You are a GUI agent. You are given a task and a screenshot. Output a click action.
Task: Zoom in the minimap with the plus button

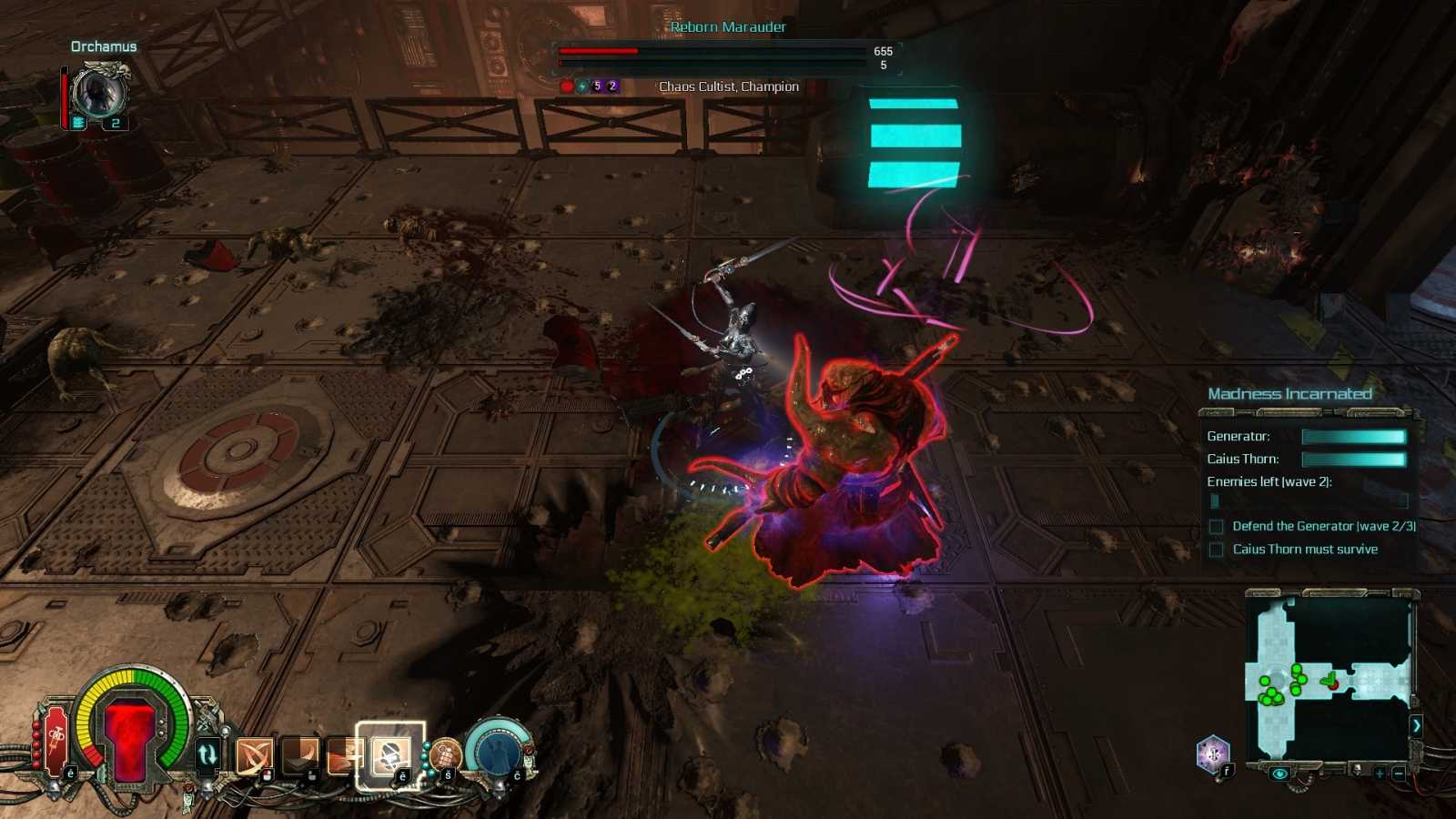(1380, 773)
